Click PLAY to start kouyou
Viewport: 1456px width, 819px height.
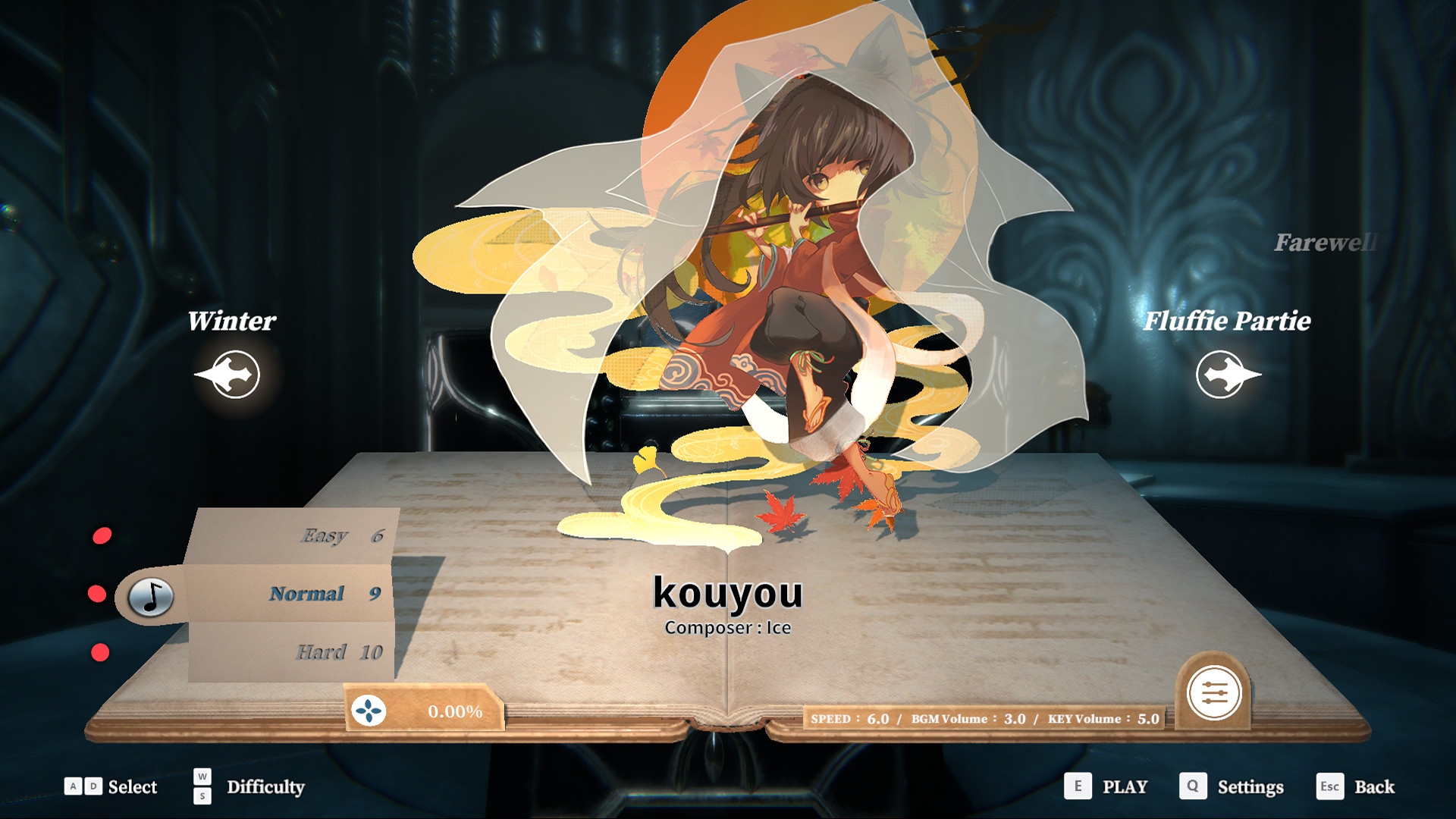pos(1125,787)
